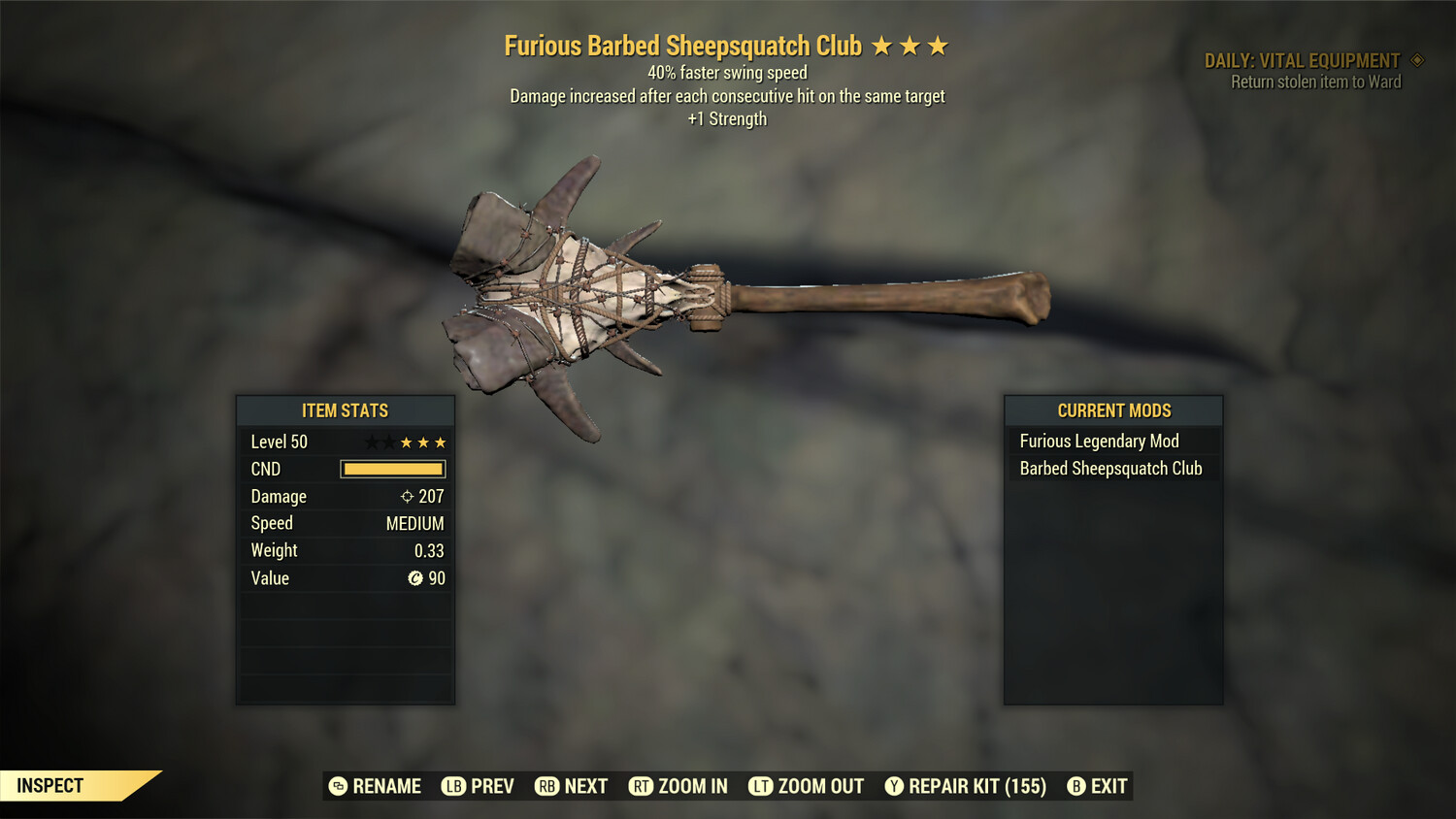
Task: Click the crosshair icon next to Damage 207
Action: point(406,496)
